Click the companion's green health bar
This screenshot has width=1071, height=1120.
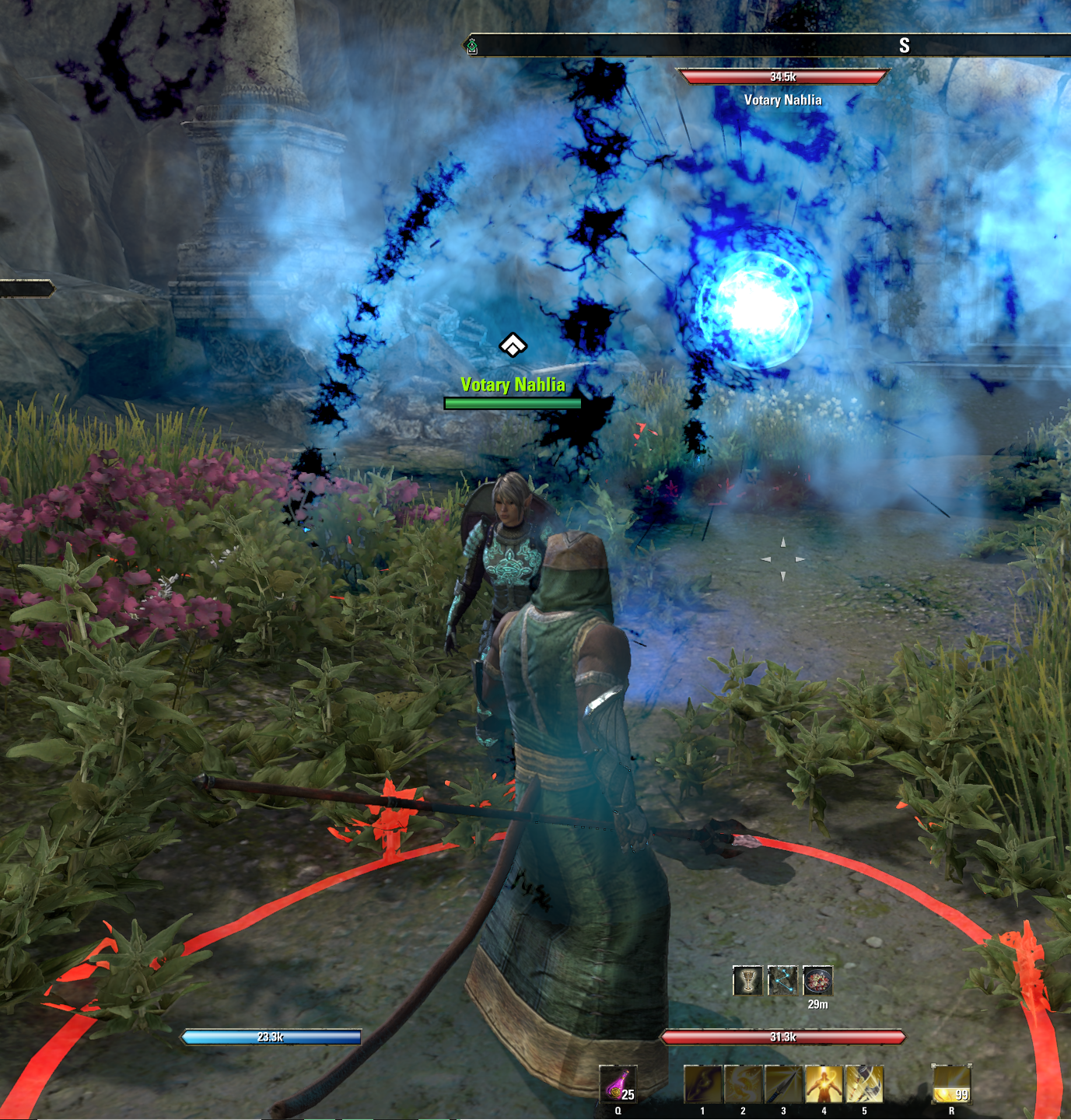[x=512, y=403]
